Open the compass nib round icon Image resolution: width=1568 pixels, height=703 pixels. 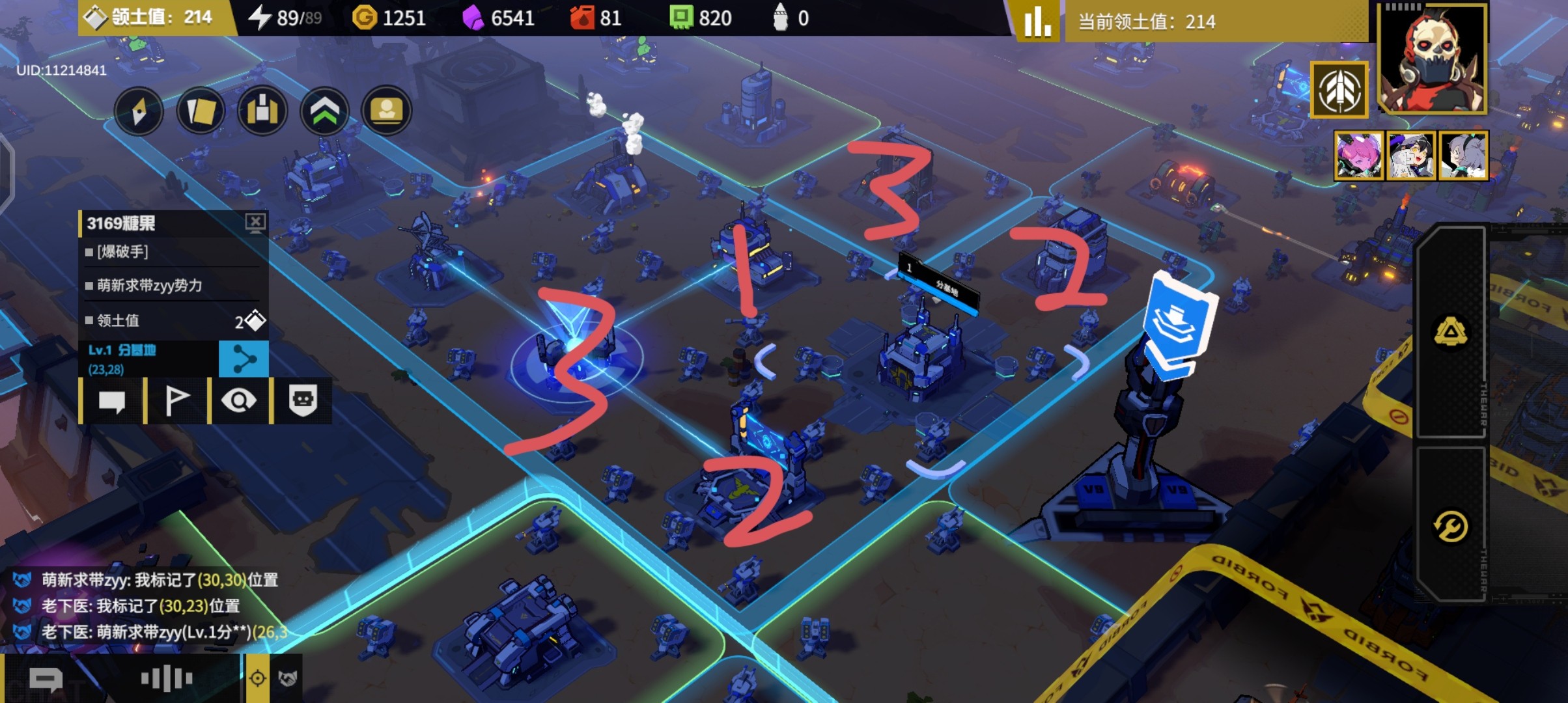click(139, 111)
